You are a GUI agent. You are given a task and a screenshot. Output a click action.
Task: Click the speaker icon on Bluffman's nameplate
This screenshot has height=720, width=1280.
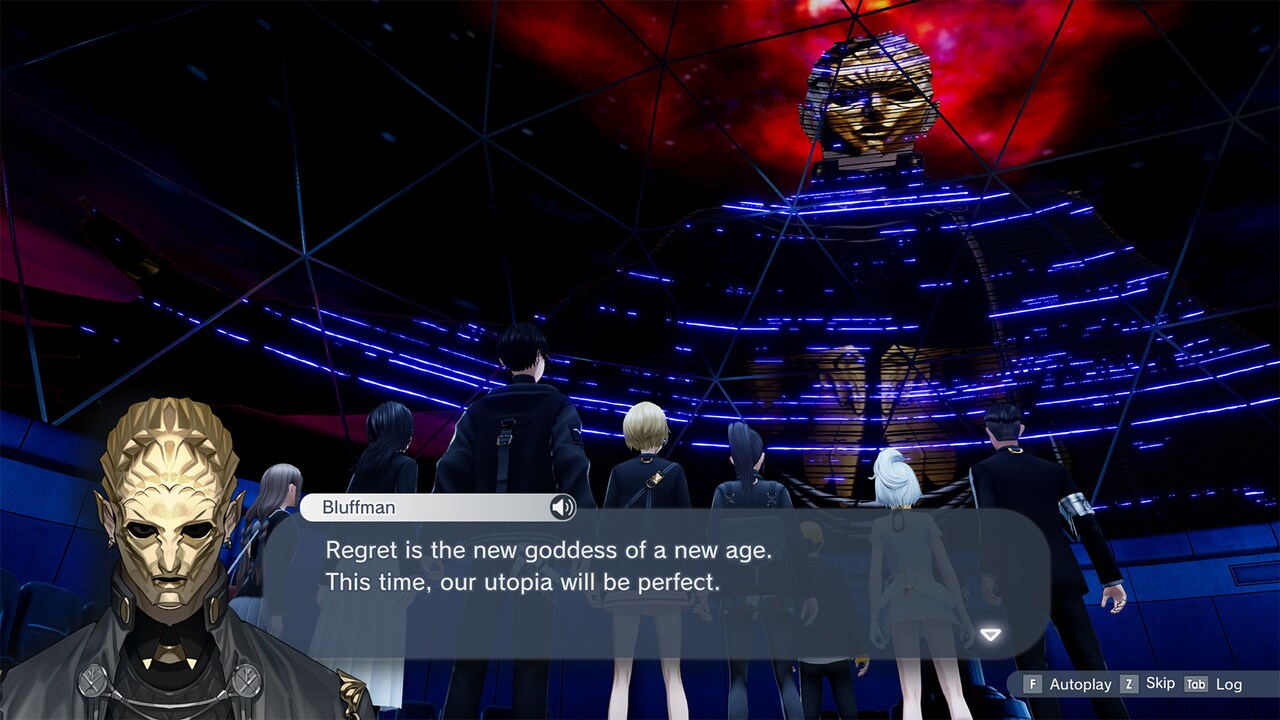[x=562, y=508]
